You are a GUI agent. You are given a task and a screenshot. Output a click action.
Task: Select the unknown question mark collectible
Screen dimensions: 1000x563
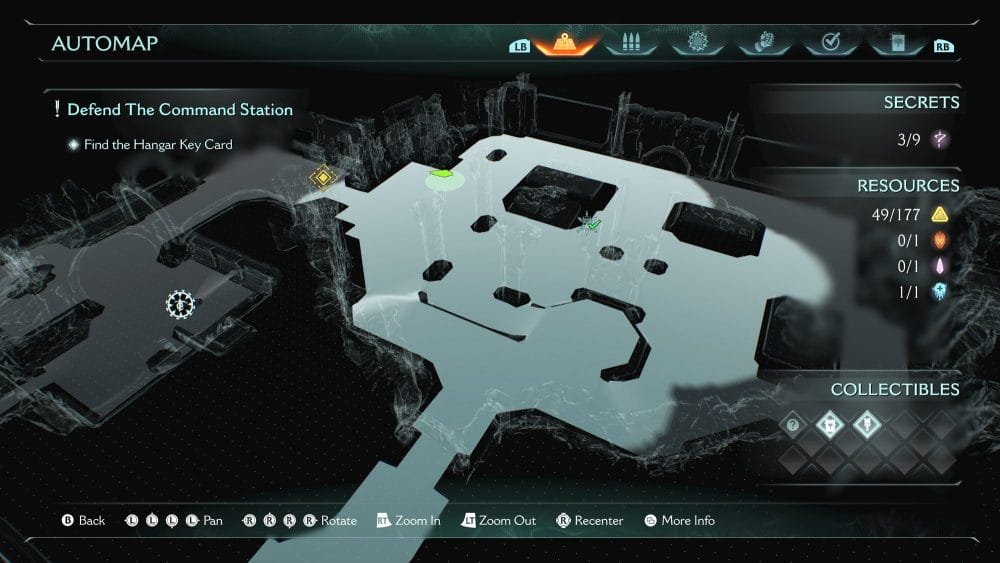coord(795,424)
